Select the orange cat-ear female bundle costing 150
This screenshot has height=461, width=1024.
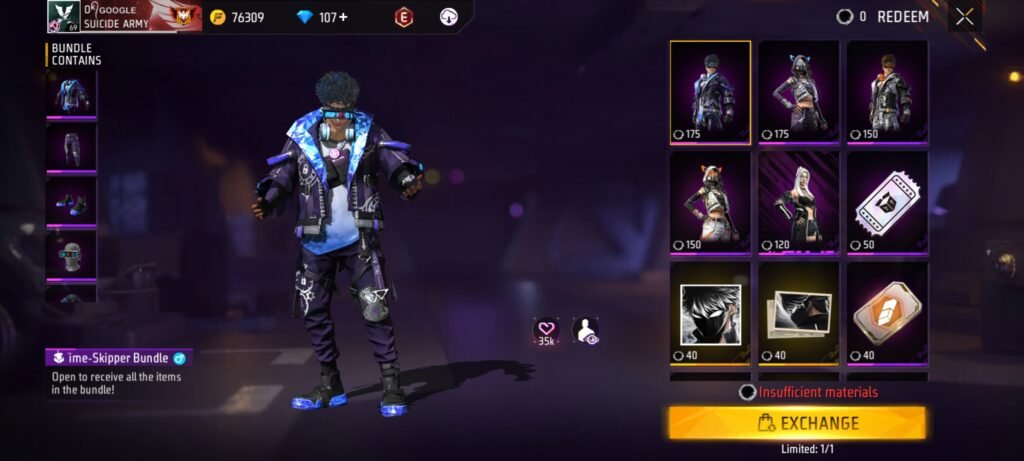[x=710, y=201]
